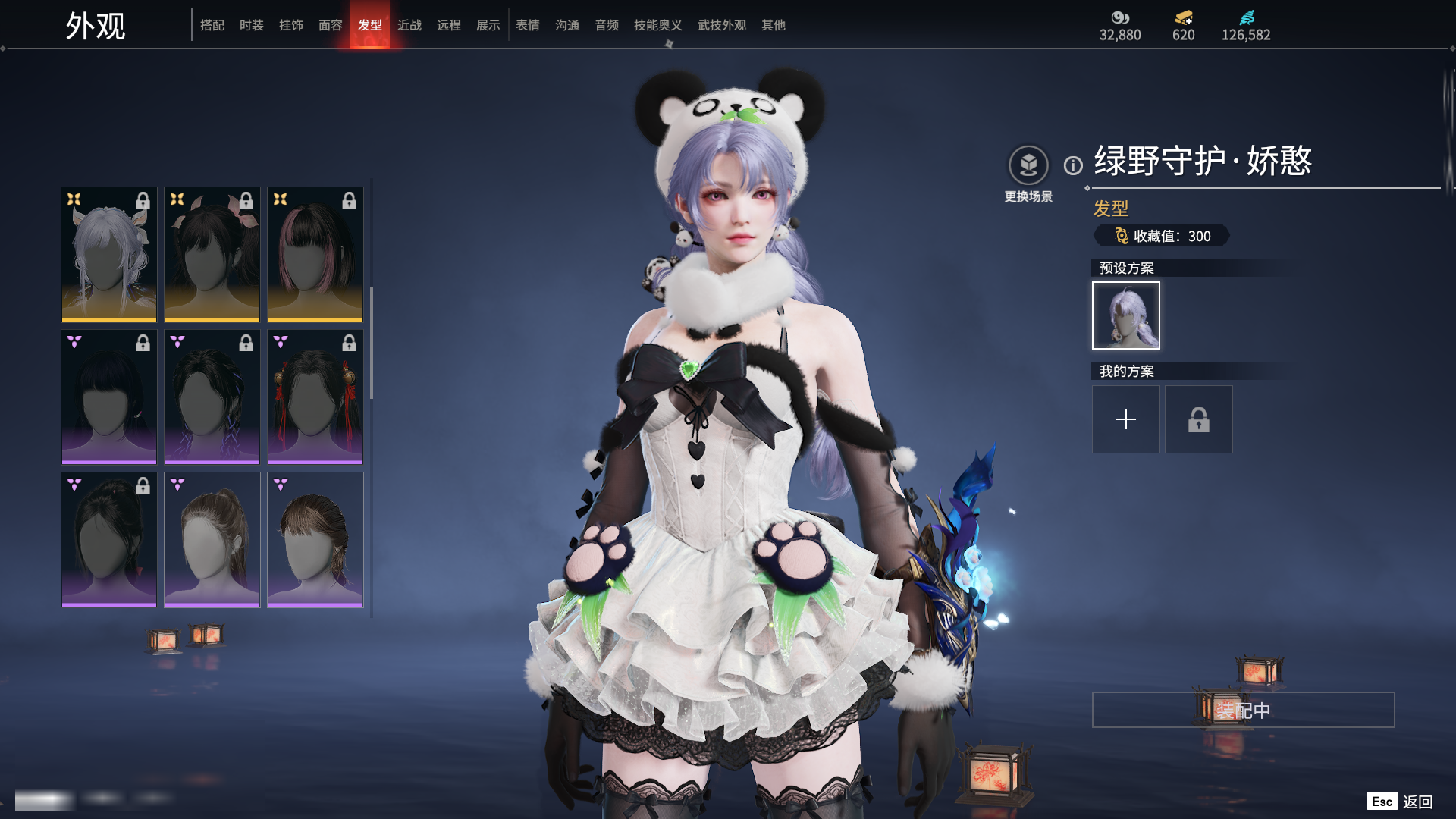Click the 装配中 button
Screen dimensions: 1456x819
[x=1243, y=710]
